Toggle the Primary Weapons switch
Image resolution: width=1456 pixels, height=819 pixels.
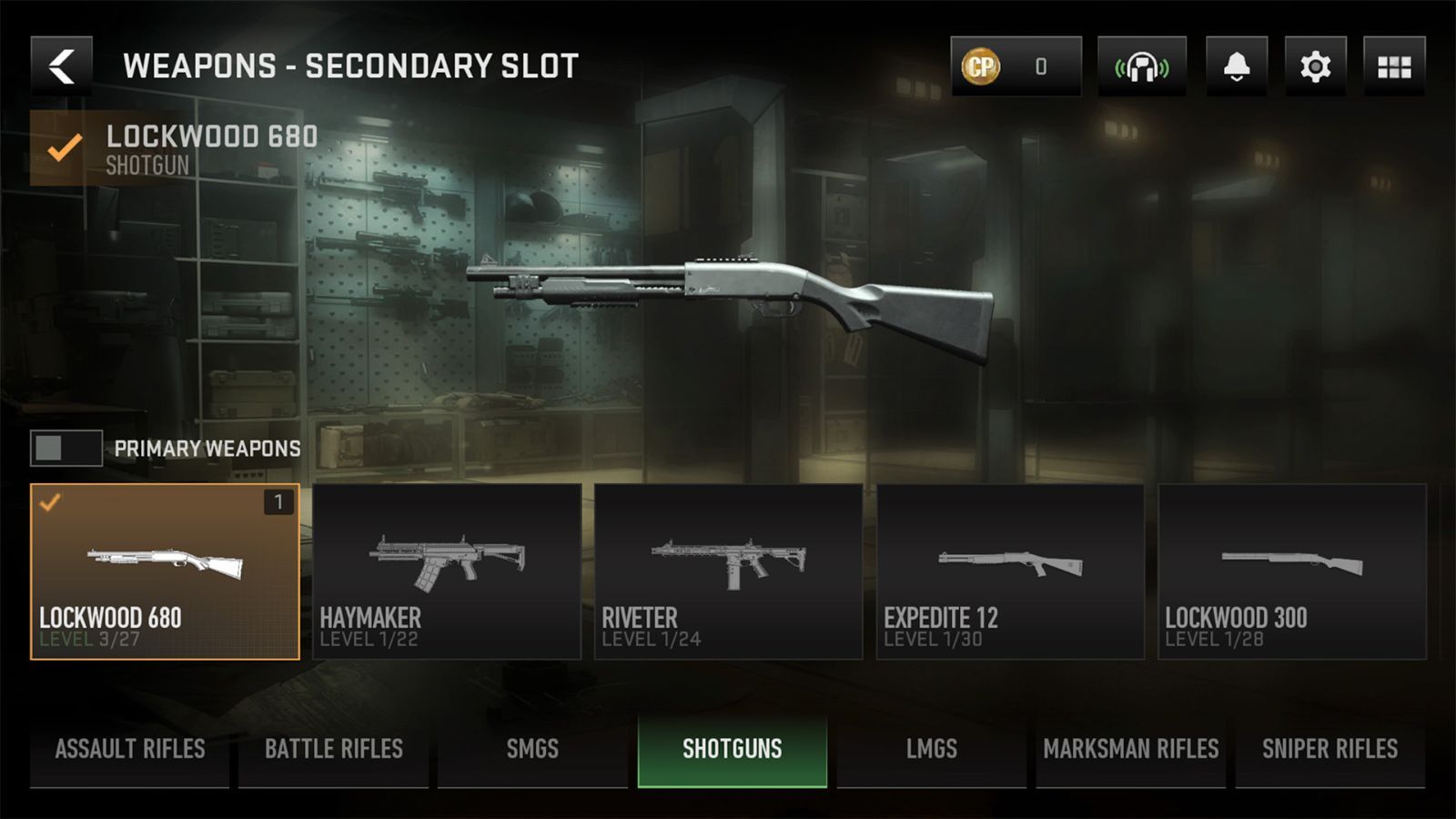[66, 448]
